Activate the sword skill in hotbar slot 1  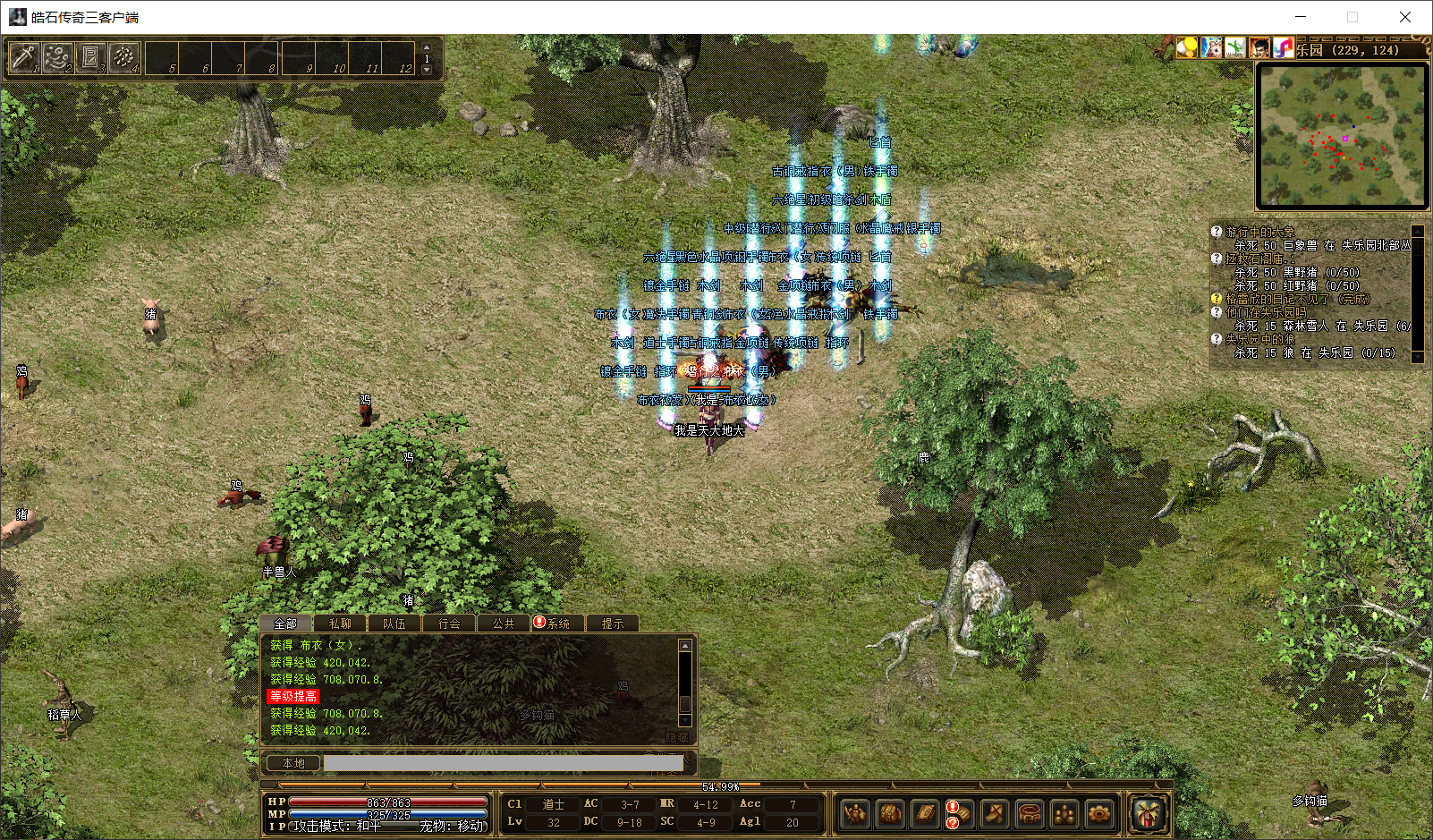point(23,58)
